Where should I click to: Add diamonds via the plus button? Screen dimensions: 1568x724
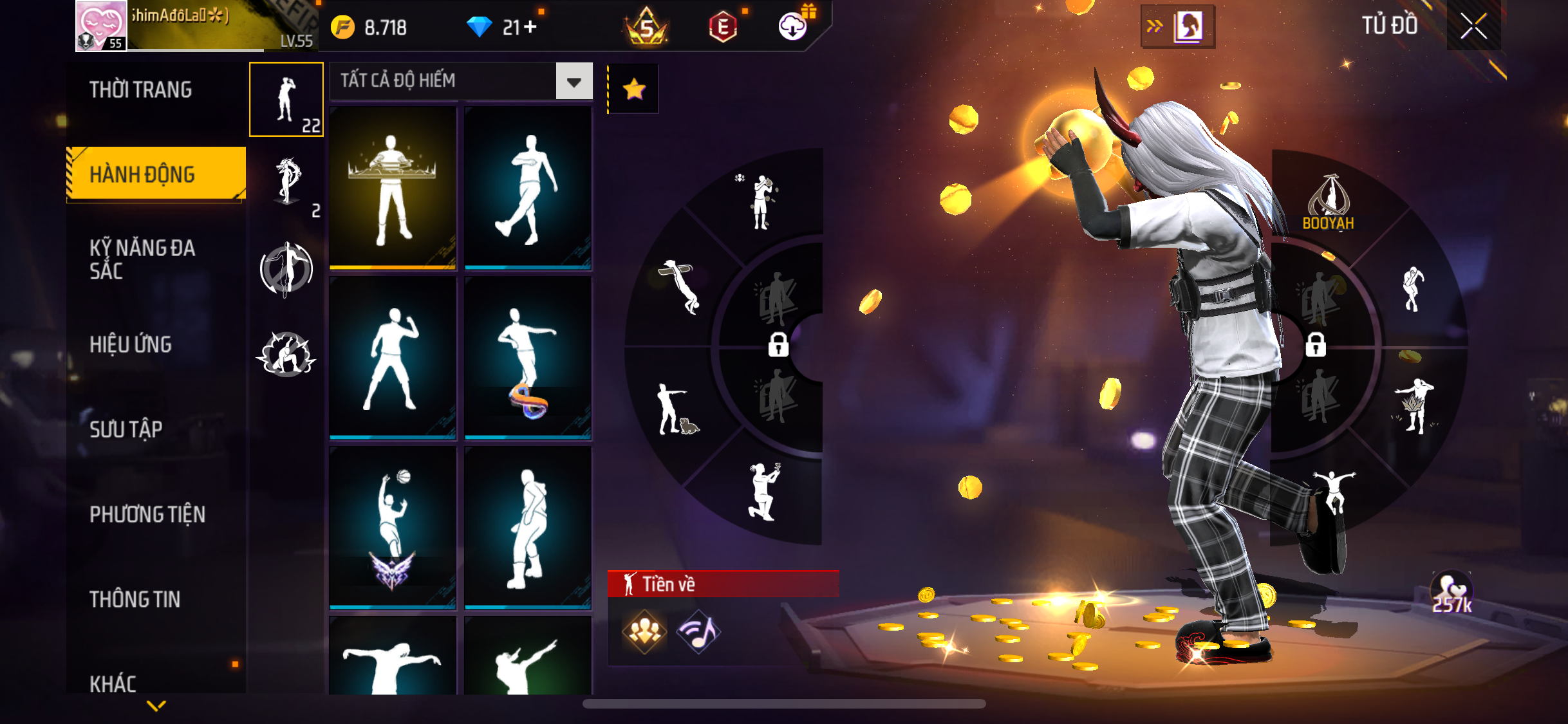(x=530, y=27)
